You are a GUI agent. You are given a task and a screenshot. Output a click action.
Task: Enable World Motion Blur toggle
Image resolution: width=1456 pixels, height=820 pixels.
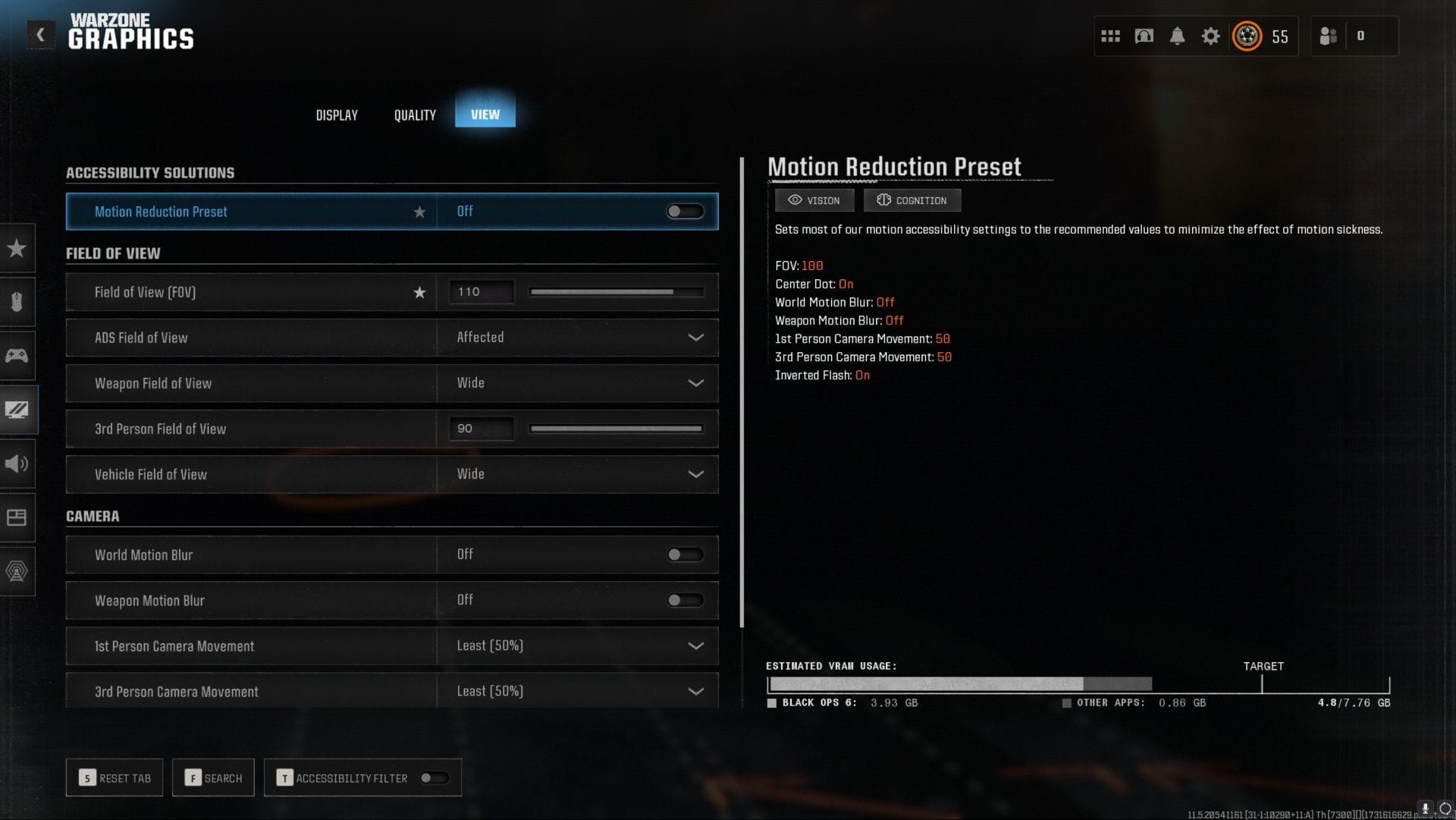click(684, 555)
